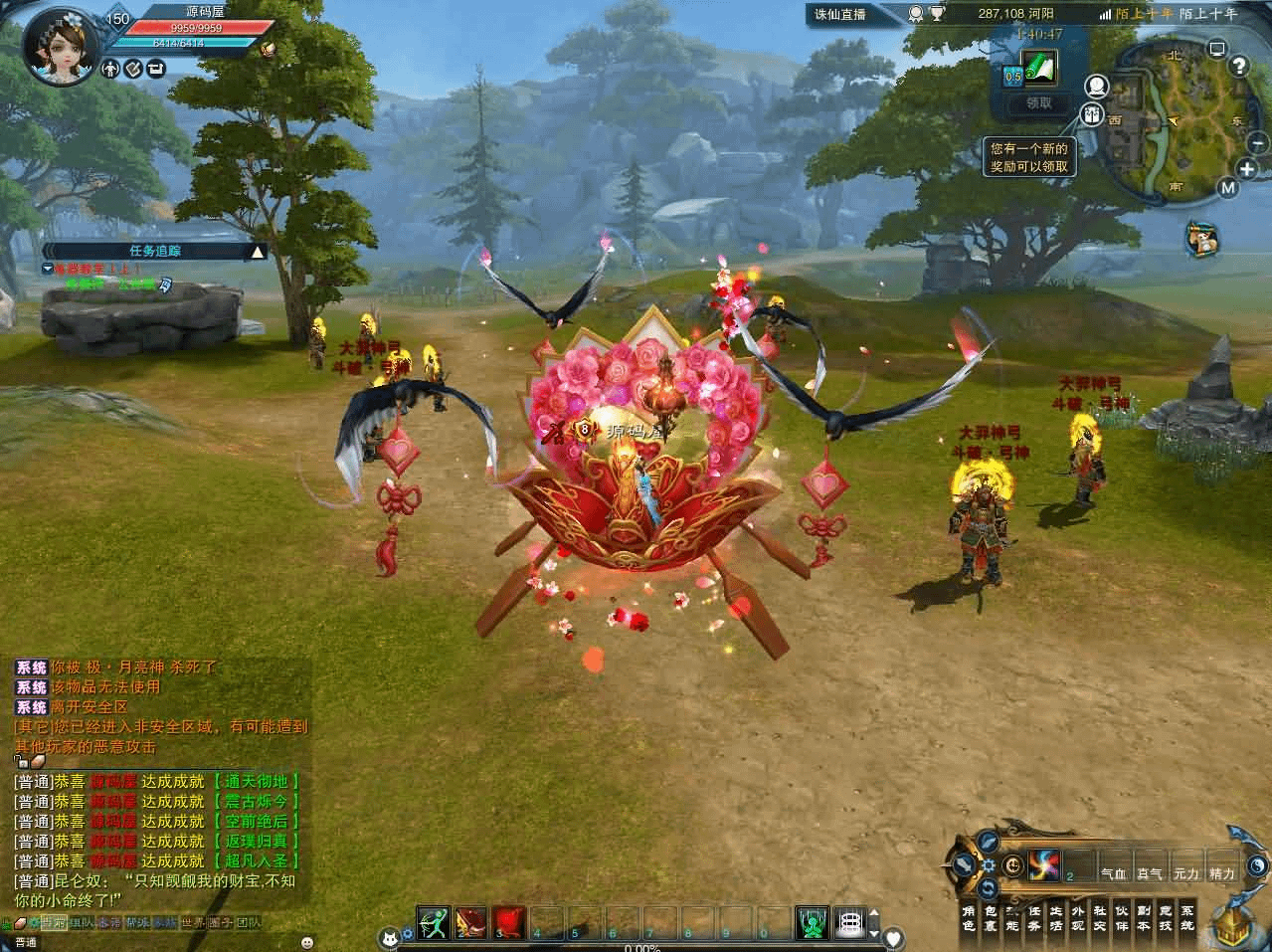
Task: Activate the green archer skill in hotbar
Action: pyautogui.click(x=434, y=922)
